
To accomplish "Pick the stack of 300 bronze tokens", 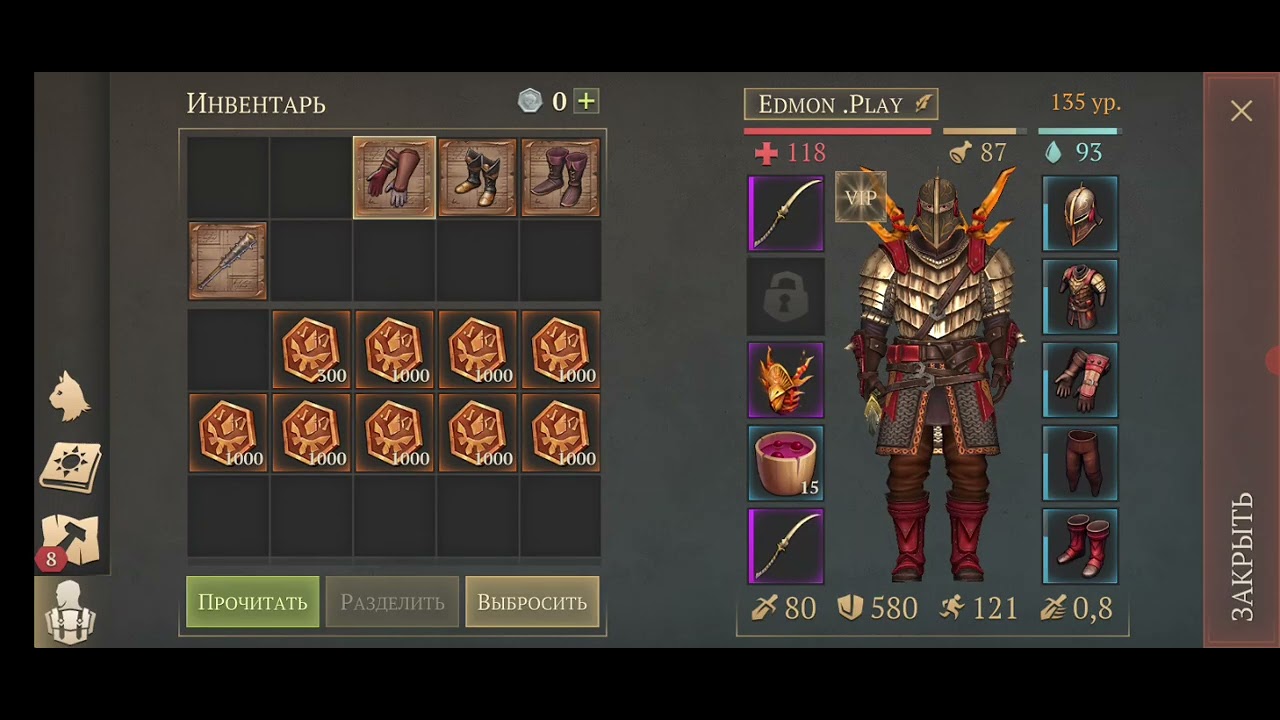I will [311, 349].
